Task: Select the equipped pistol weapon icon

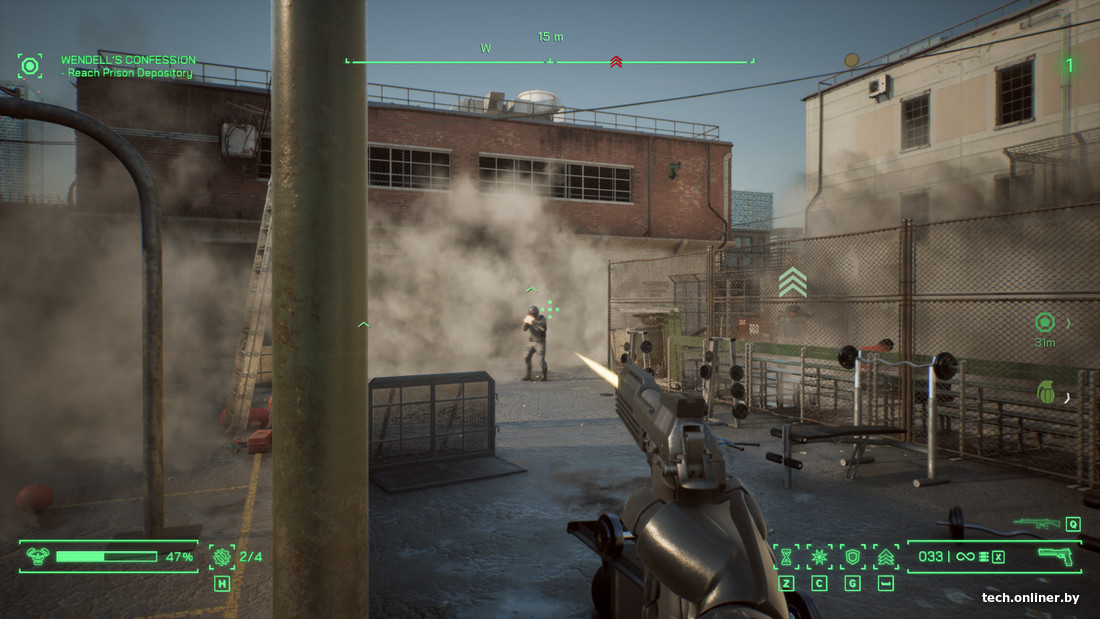Action: tap(1054, 556)
